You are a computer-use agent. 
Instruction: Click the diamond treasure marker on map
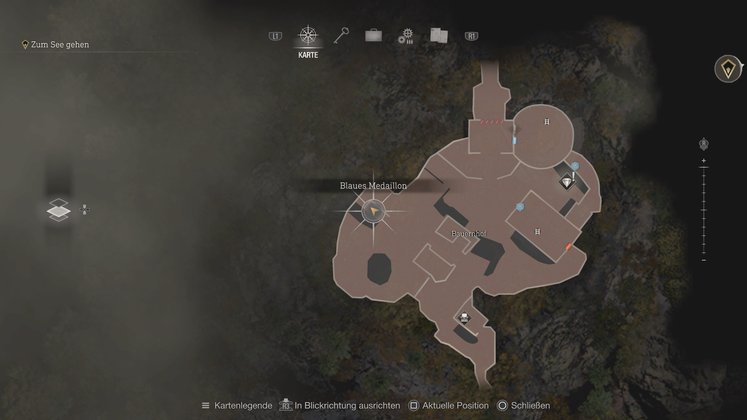pyautogui.click(x=569, y=183)
